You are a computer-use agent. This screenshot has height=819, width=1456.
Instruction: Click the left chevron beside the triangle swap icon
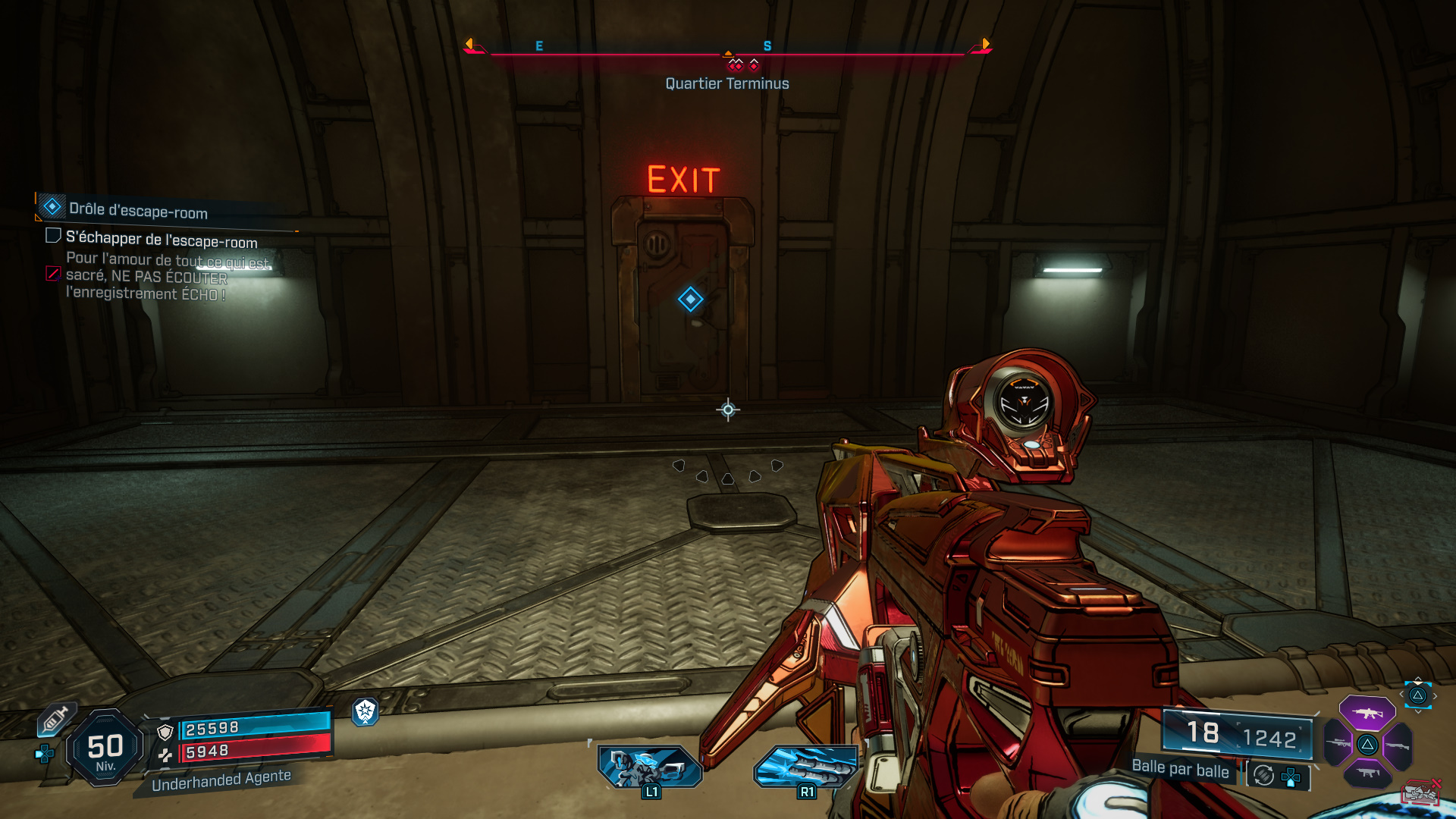(1401, 695)
